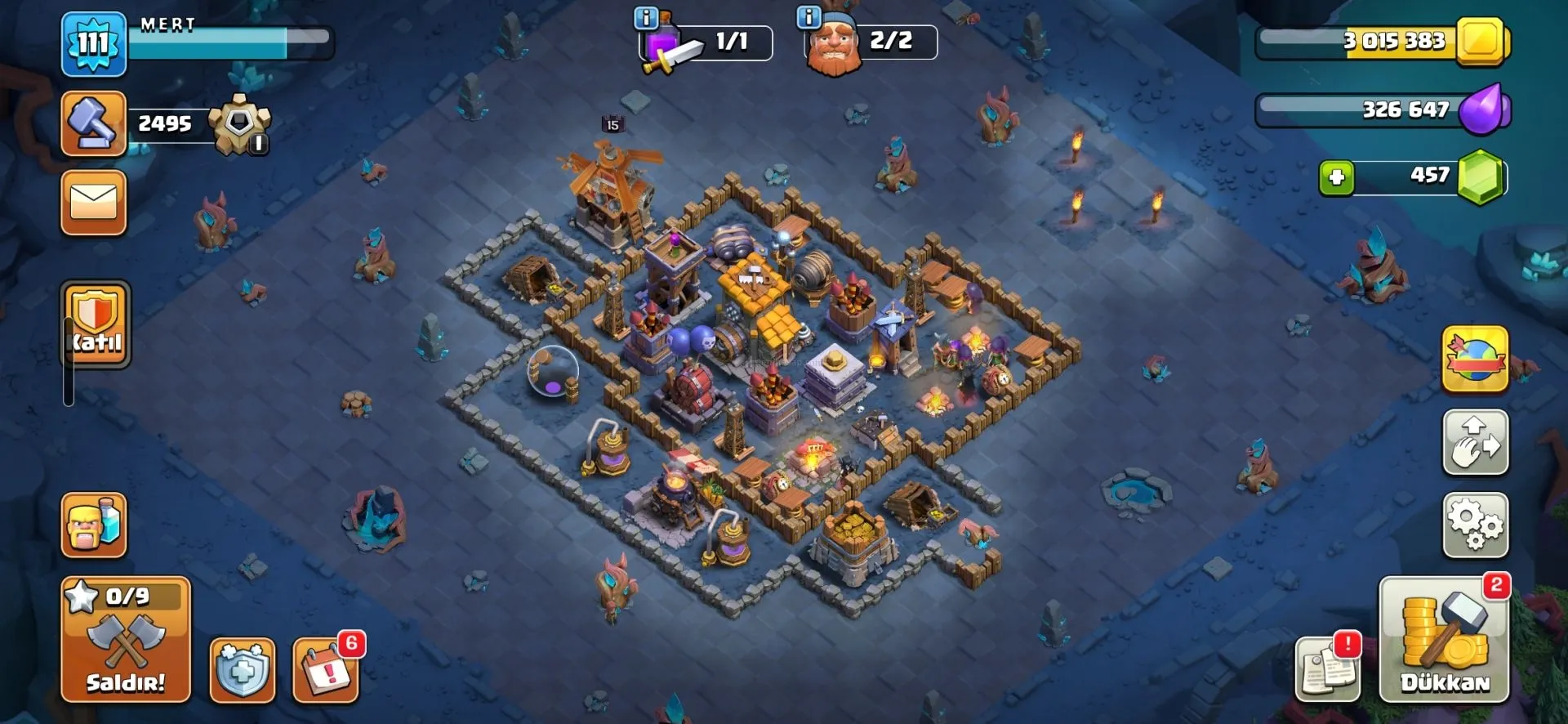This screenshot has height=724, width=1568.
Task: Show laboratory info at 1/1
Action: [x=646, y=17]
